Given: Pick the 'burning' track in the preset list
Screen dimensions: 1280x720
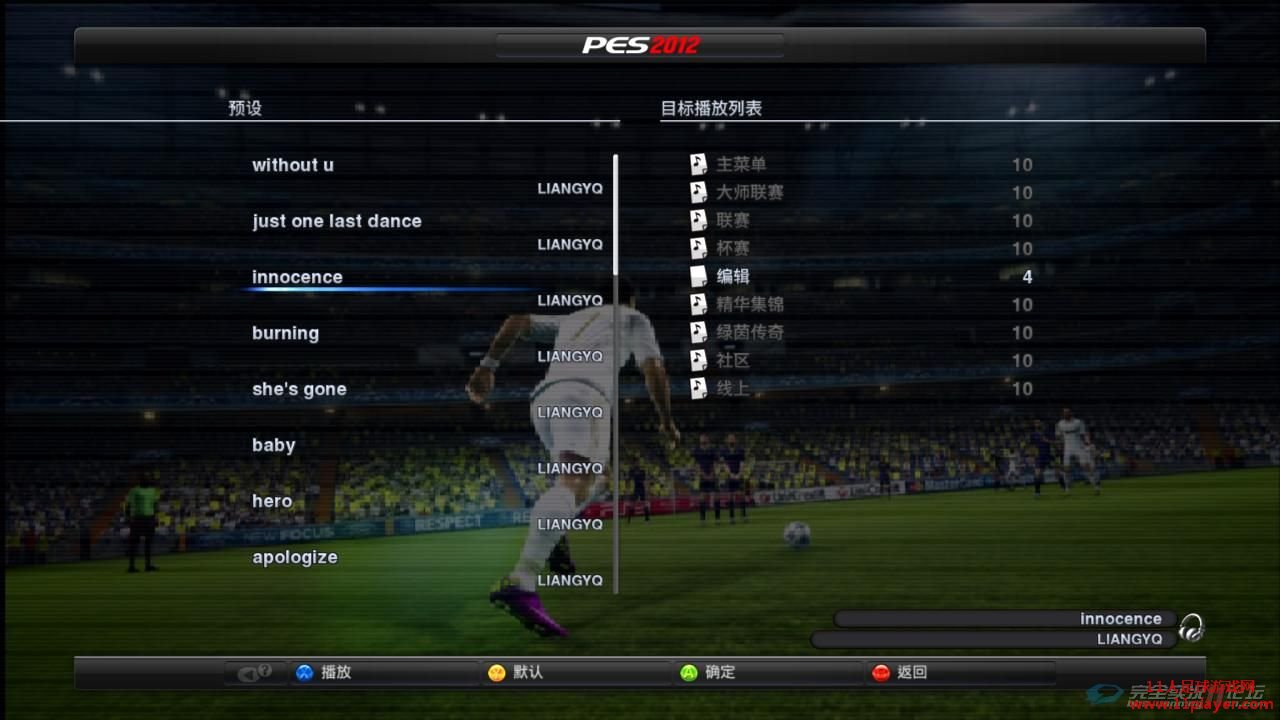Looking at the screenshot, I should coord(285,333).
